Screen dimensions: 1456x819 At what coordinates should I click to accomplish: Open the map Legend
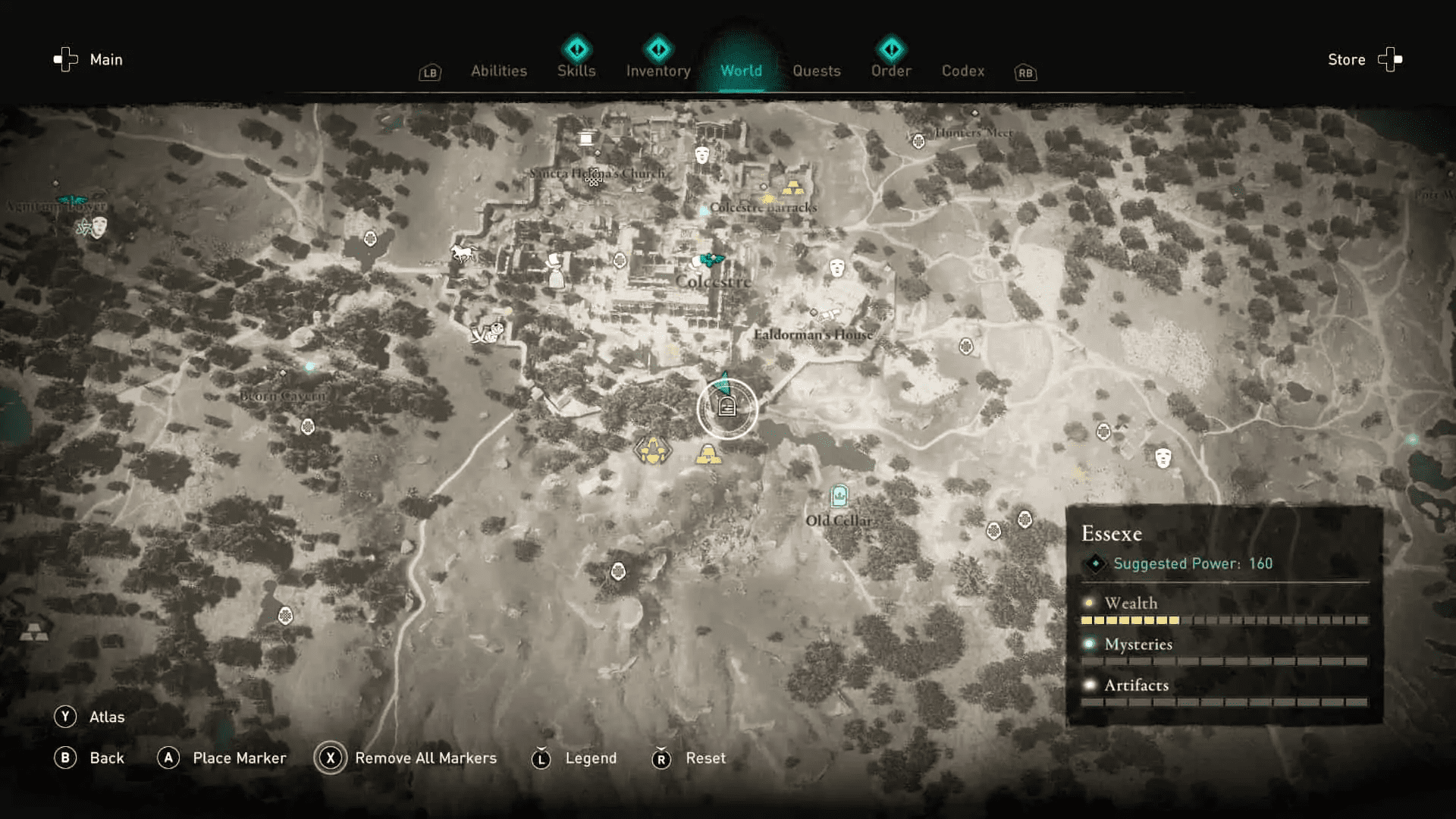click(591, 758)
